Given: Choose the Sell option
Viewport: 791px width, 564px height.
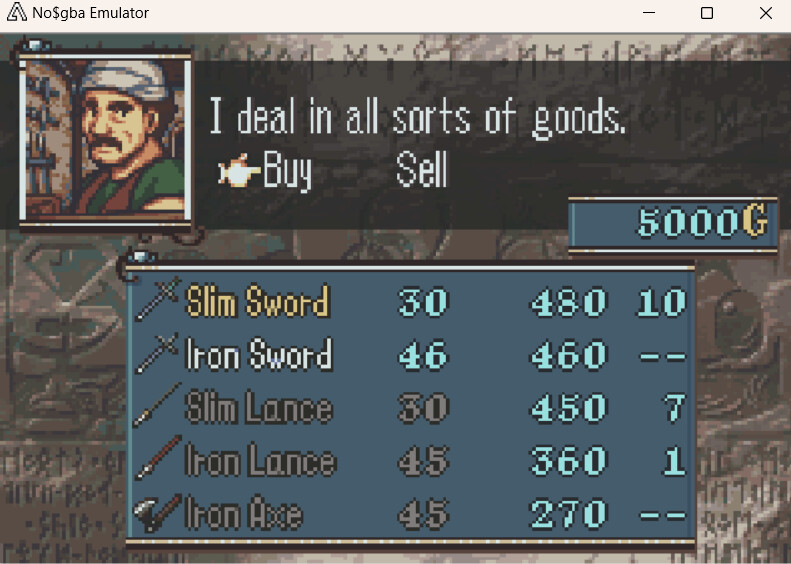Looking at the screenshot, I should click(x=421, y=172).
